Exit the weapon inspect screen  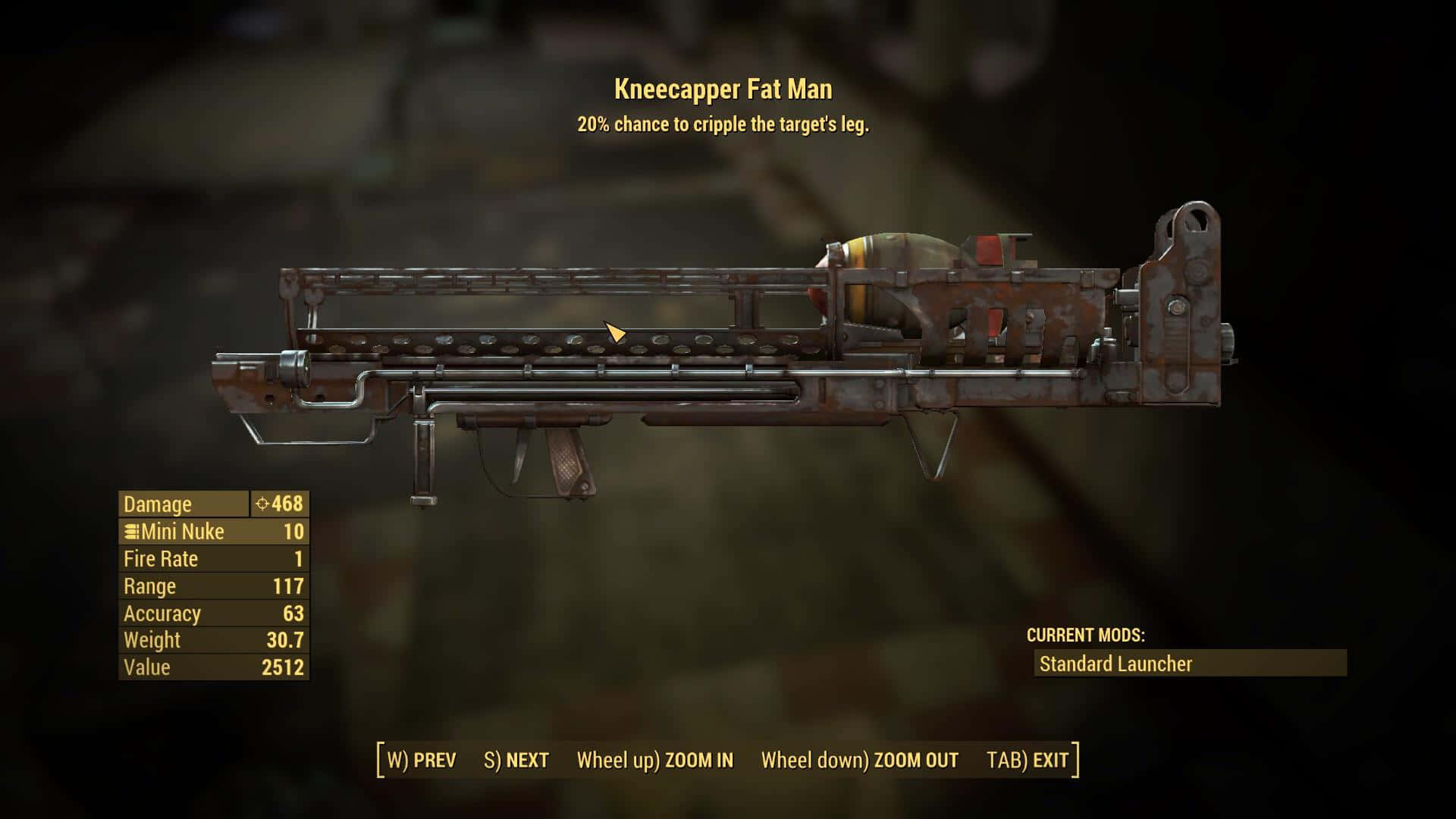1028,760
